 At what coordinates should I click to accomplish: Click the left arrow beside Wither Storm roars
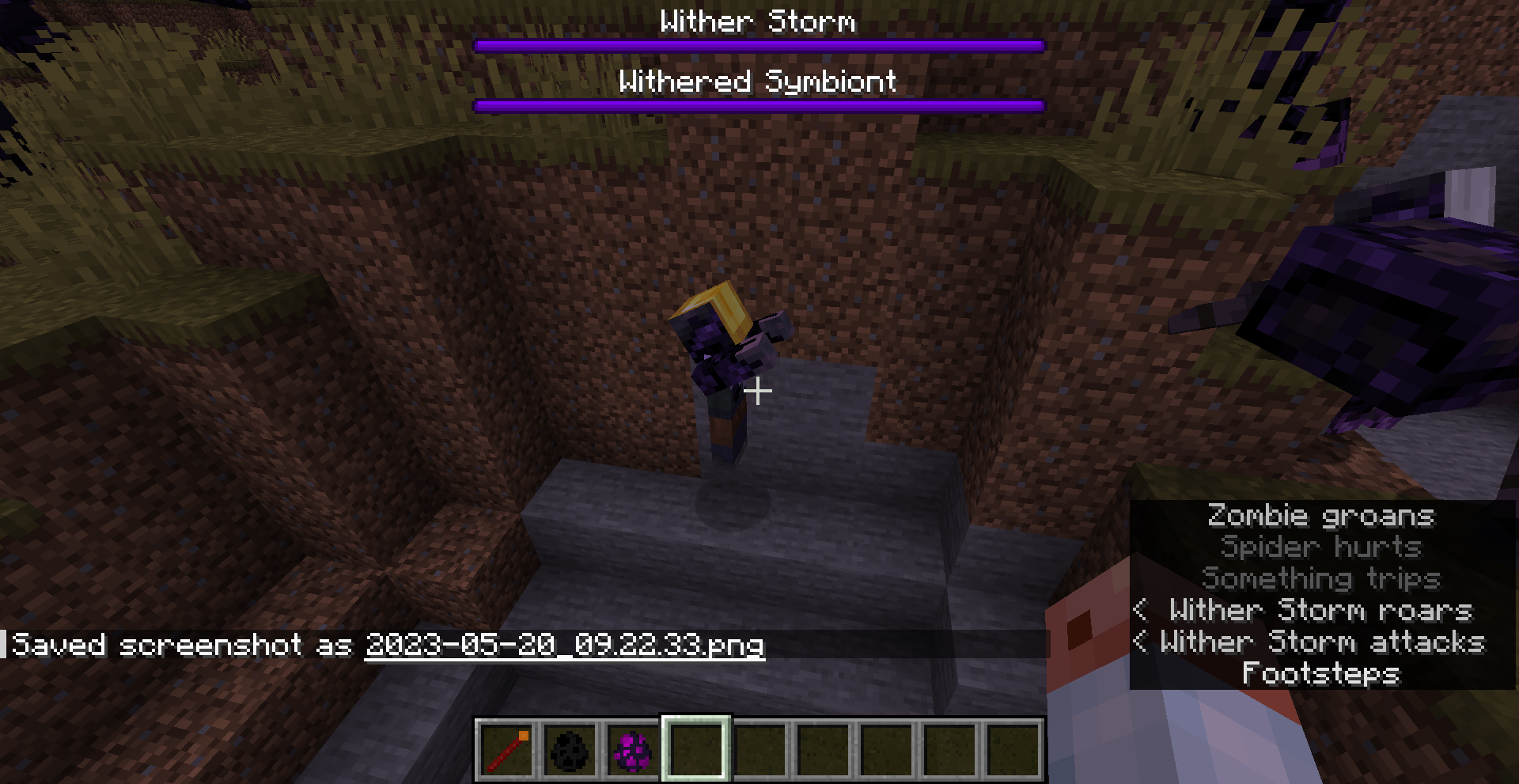[x=1140, y=611]
